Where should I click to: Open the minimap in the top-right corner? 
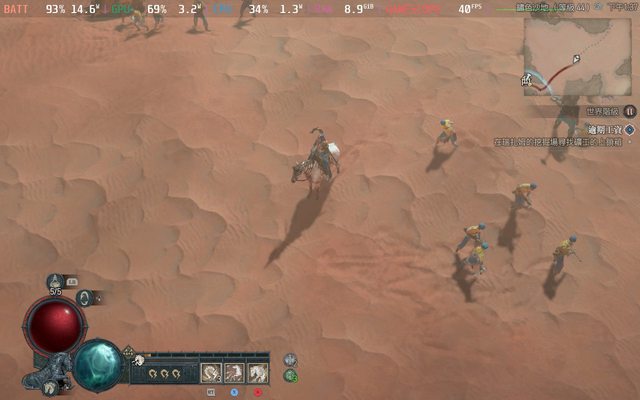pyautogui.click(x=577, y=57)
